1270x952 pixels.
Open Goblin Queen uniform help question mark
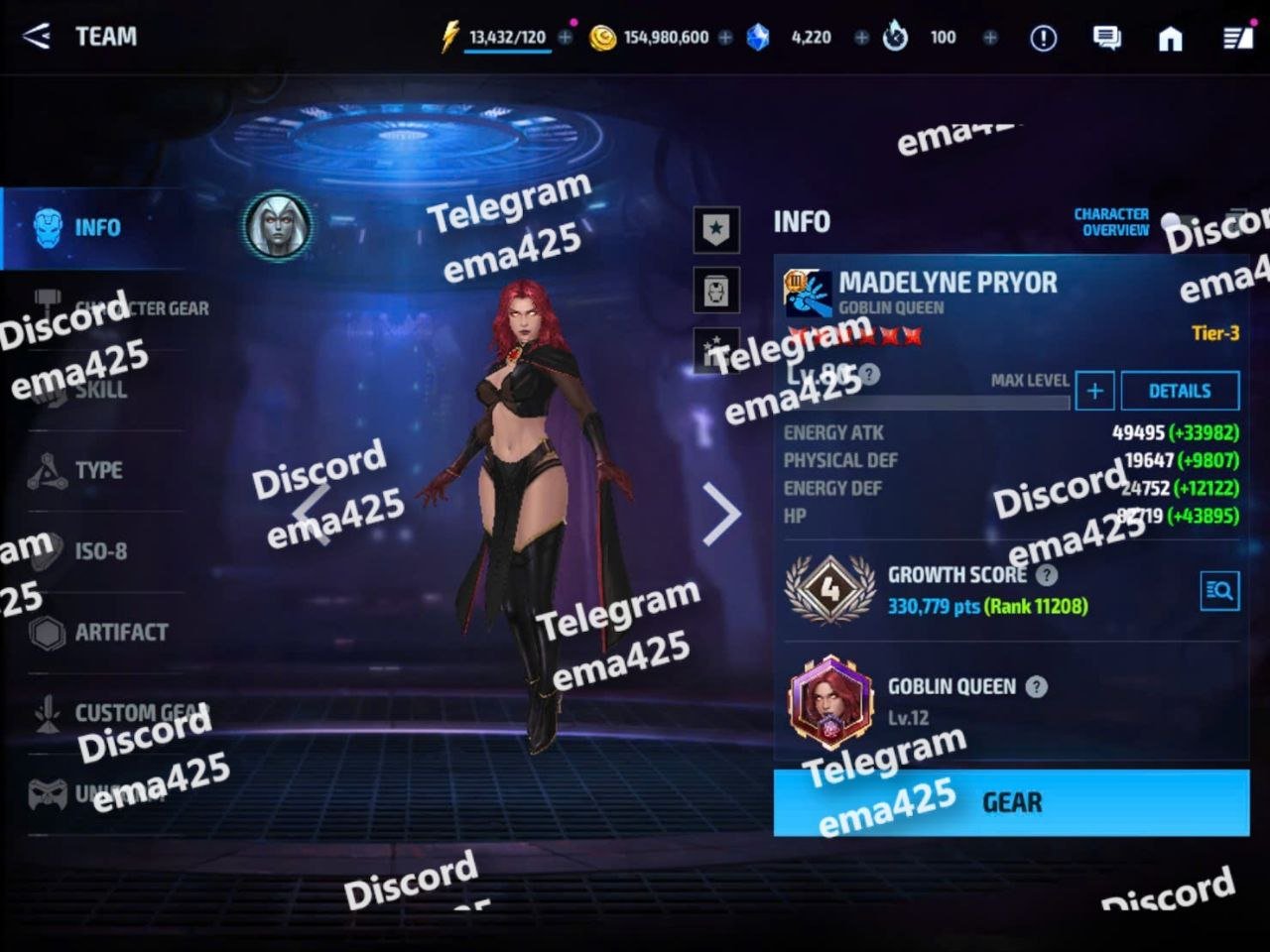pyautogui.click(x=1037, y=686)
